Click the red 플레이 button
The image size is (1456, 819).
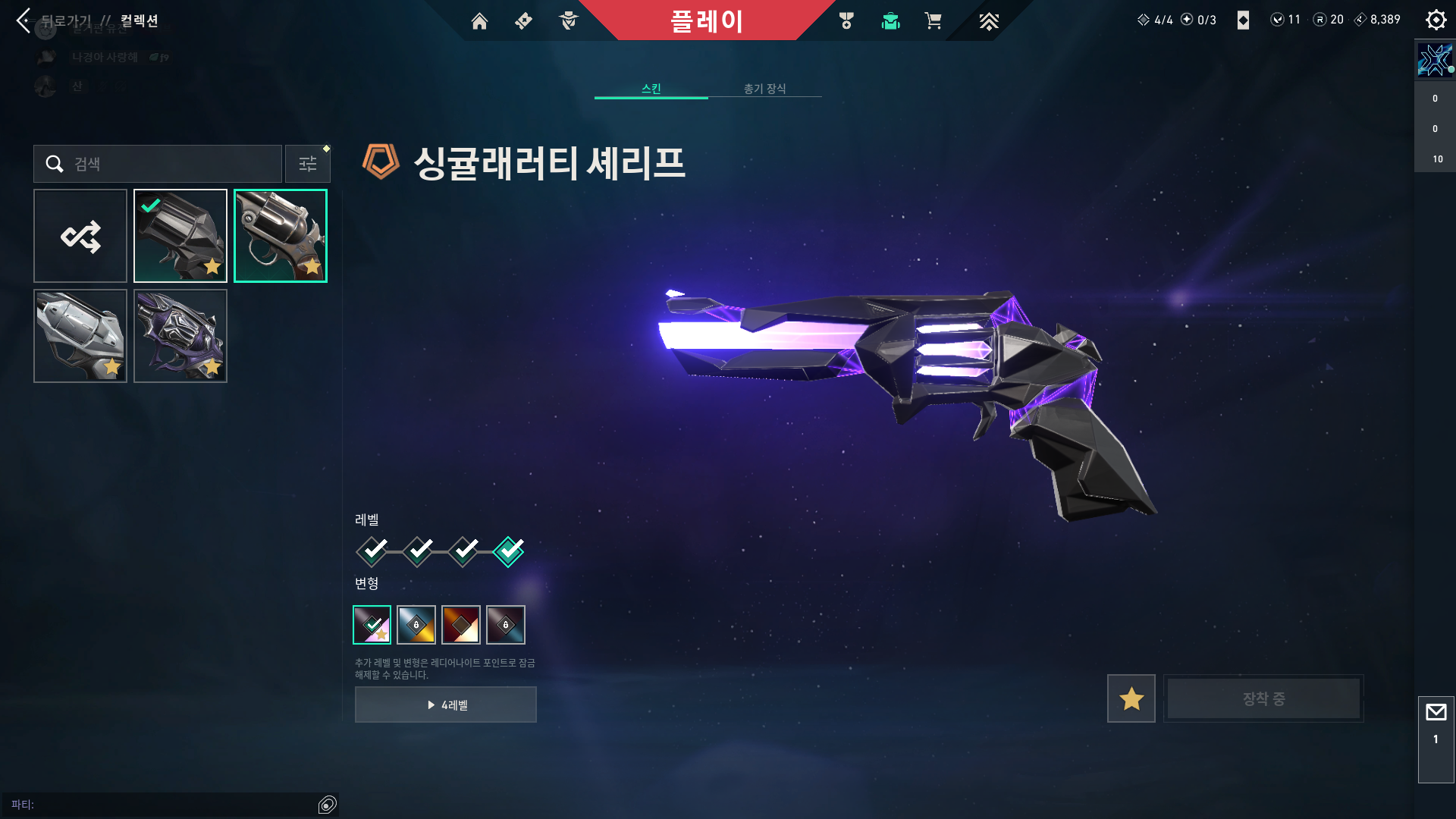[x=706, y=20]
